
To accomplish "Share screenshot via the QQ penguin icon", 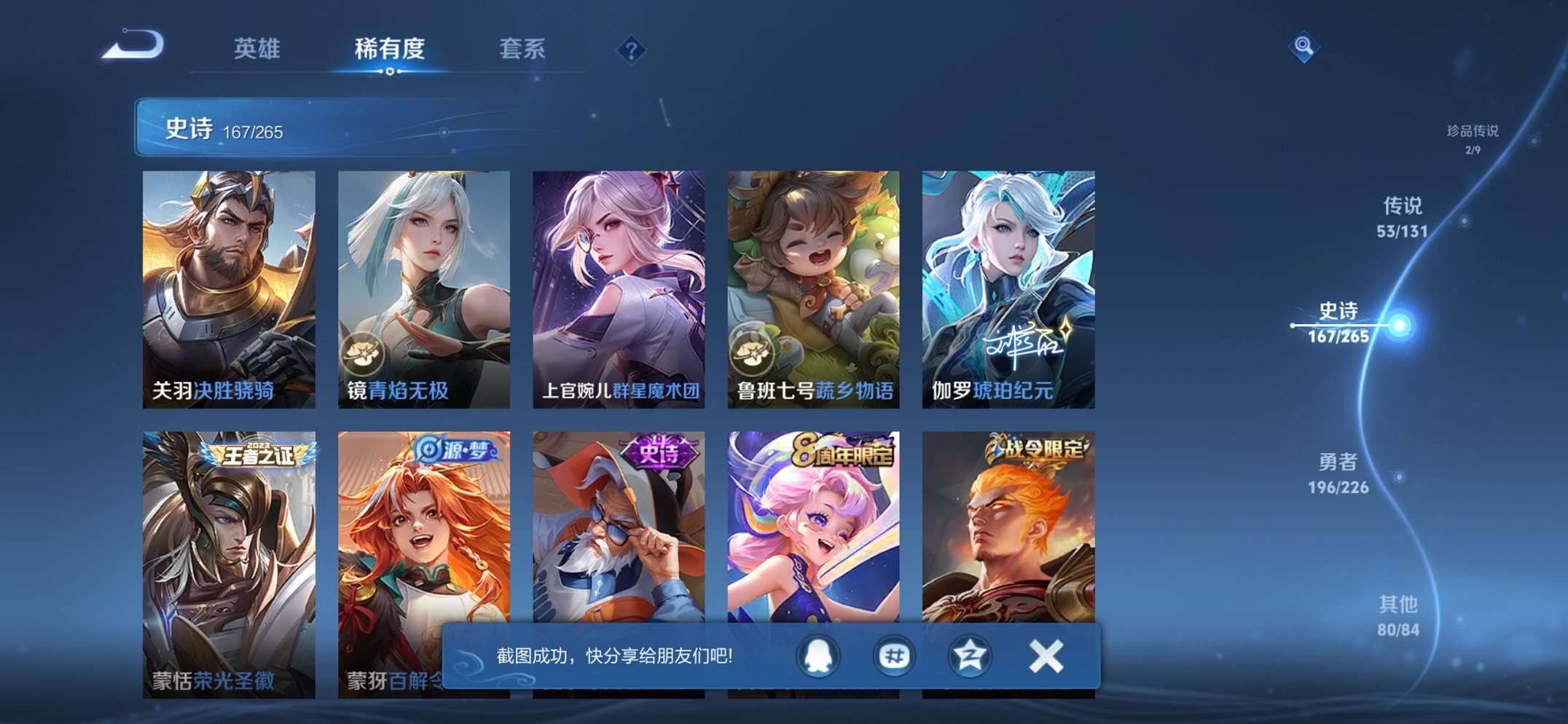I will point(818,655).
